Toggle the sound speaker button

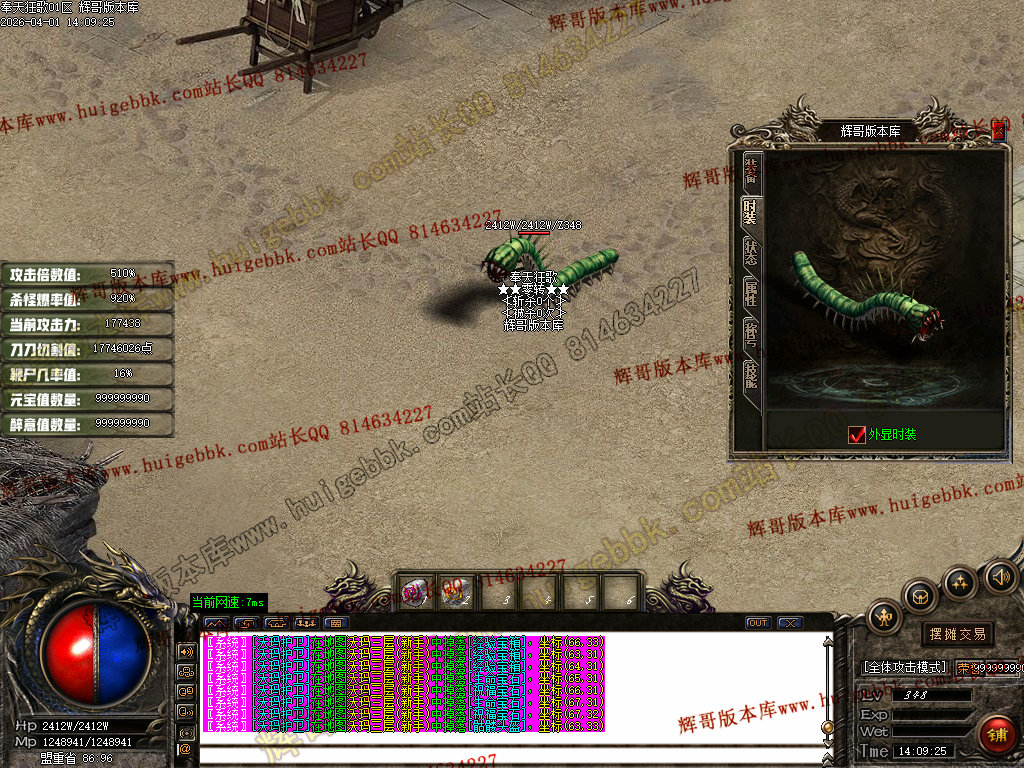point(1000,577)
